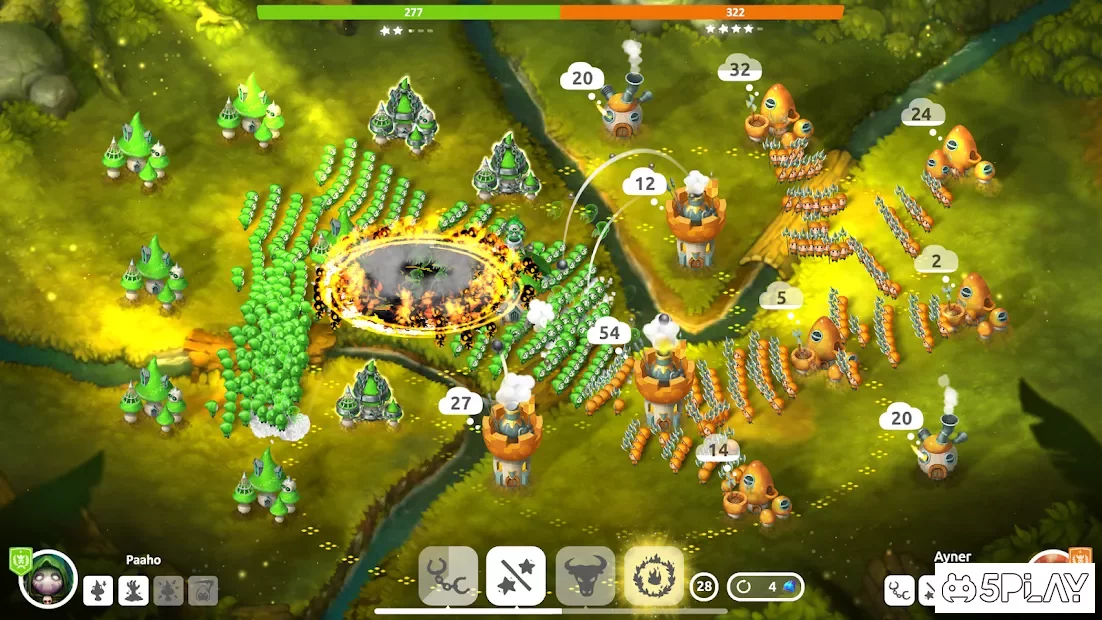This screenshot has width=1102, height=620.
Task: Inspect Ayner's shackles skill icon
Action: 899,590
